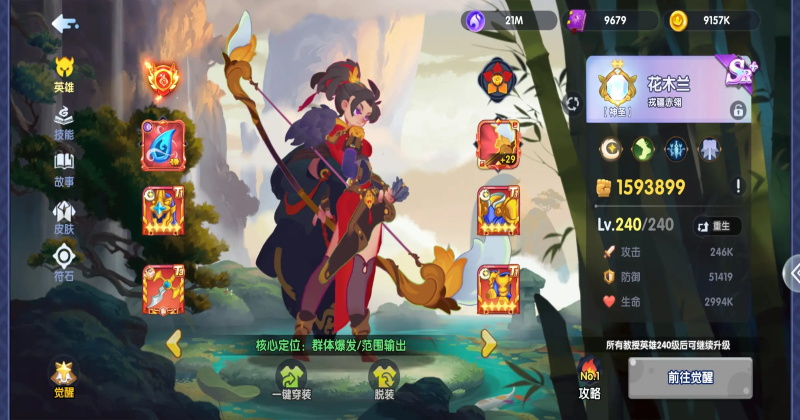Viewport: 800px width, 420px height.
Task: Tap the 重生 rebirth button
Action: point(717,226)
